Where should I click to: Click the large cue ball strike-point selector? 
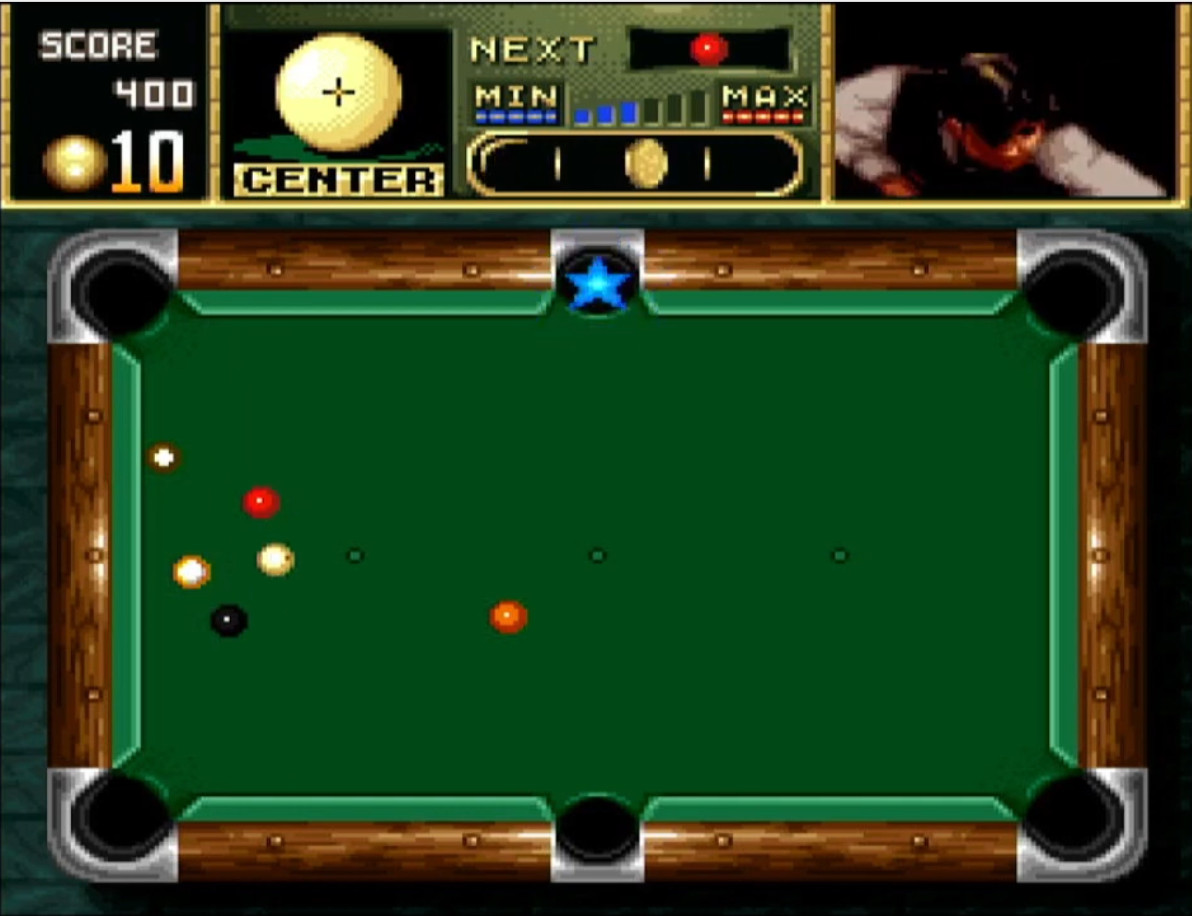pos(339,93)
